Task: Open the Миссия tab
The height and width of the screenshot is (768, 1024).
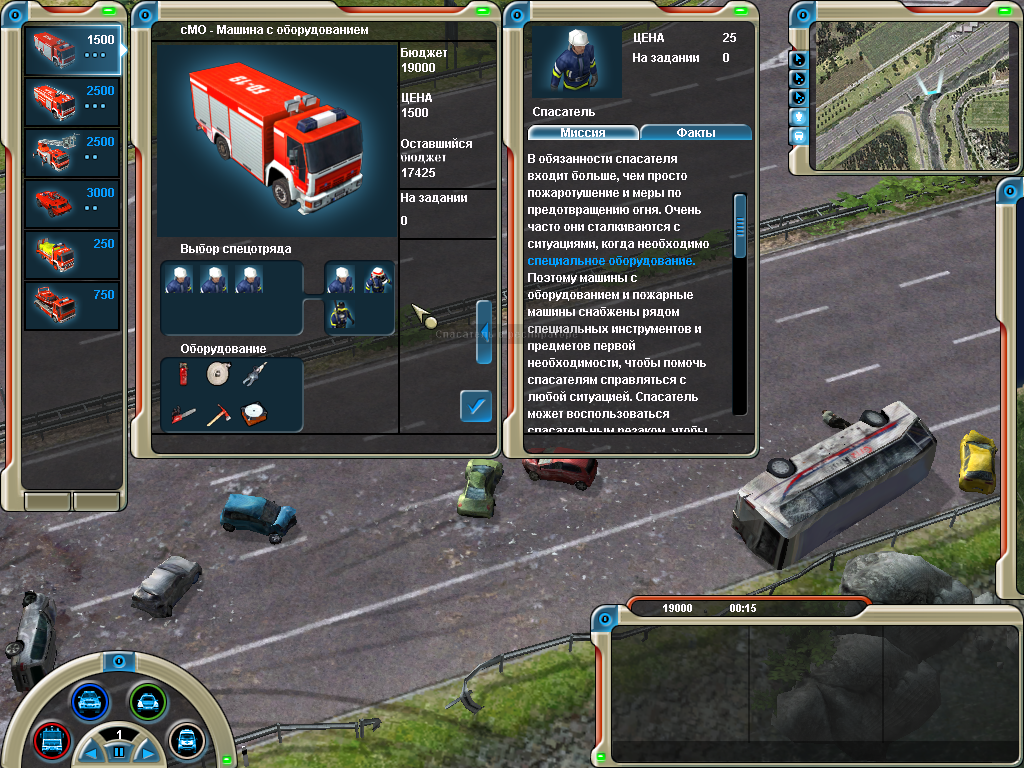Action: pyautogui.click(x=582, y=132)
